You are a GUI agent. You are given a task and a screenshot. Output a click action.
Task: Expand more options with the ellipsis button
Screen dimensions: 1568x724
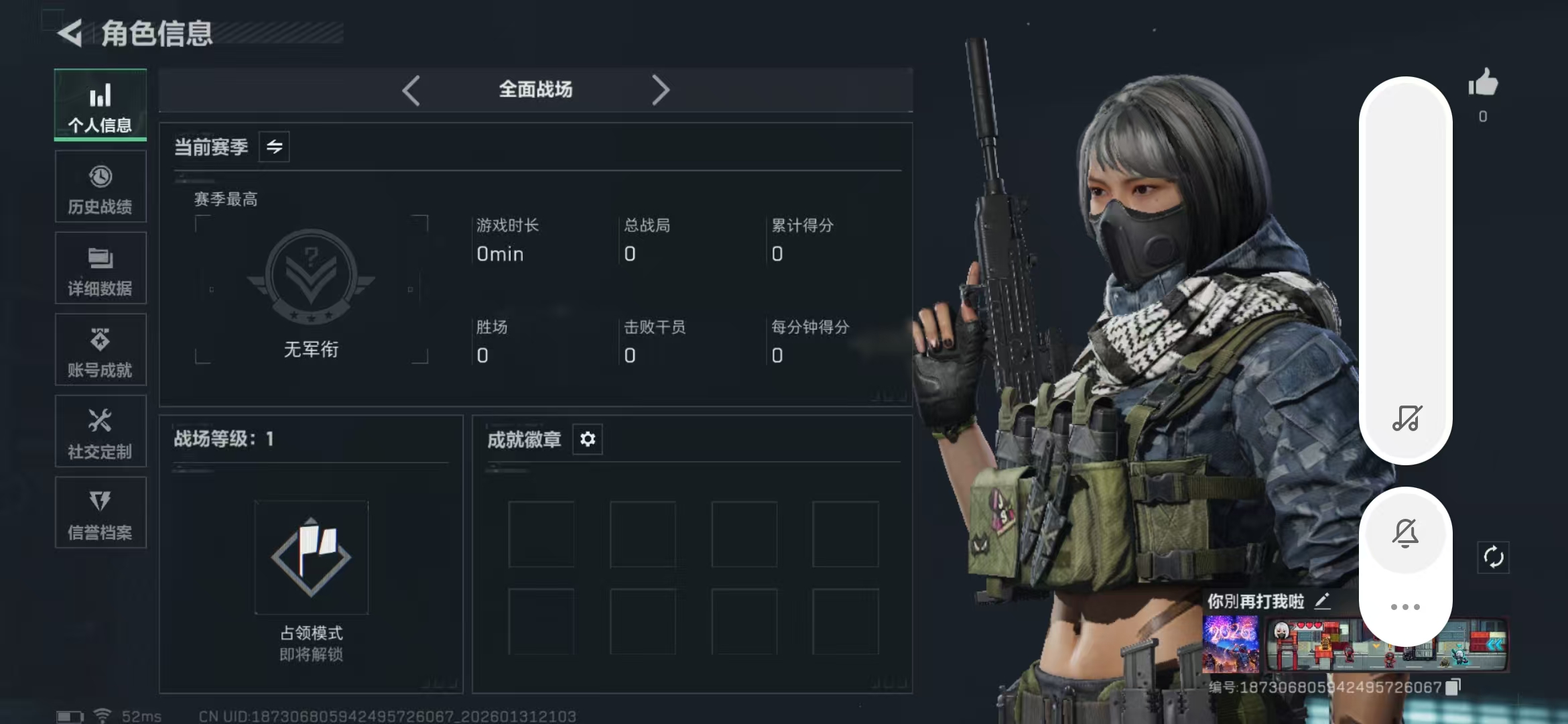1405,605
